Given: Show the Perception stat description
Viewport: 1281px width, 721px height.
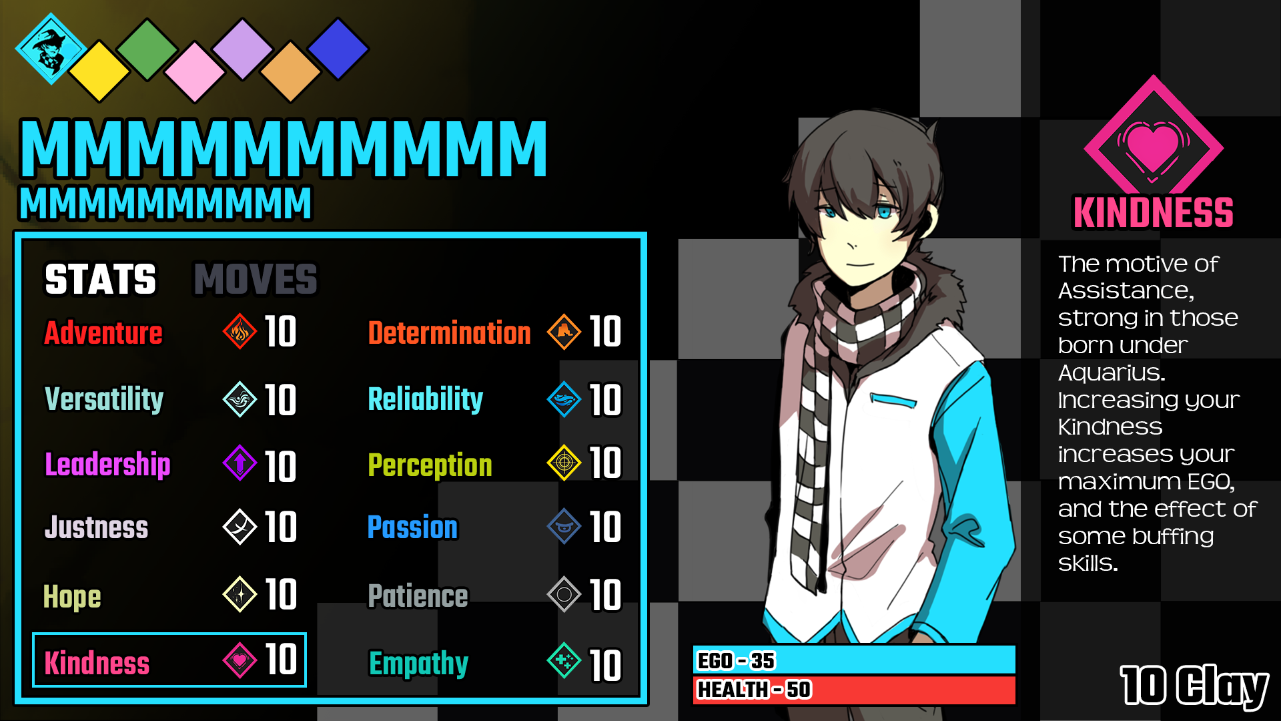Looking at the screenshot, I should (x=430, y=465).
